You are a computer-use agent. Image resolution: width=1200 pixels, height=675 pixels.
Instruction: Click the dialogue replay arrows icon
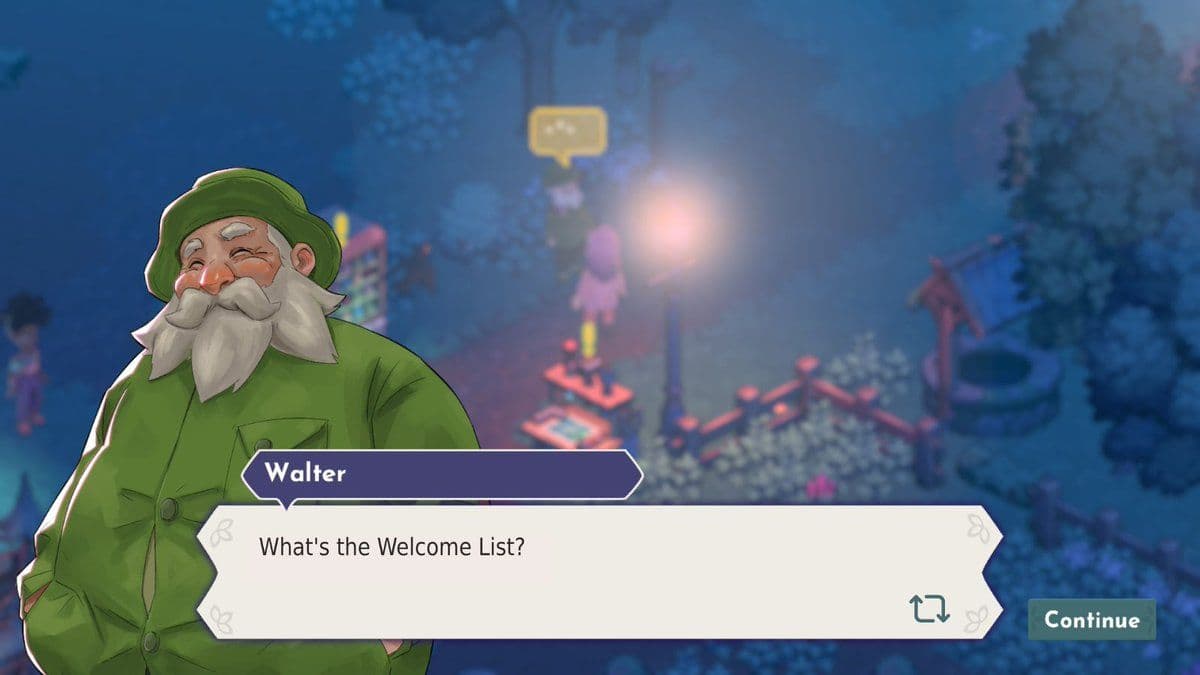pos(929,608)
